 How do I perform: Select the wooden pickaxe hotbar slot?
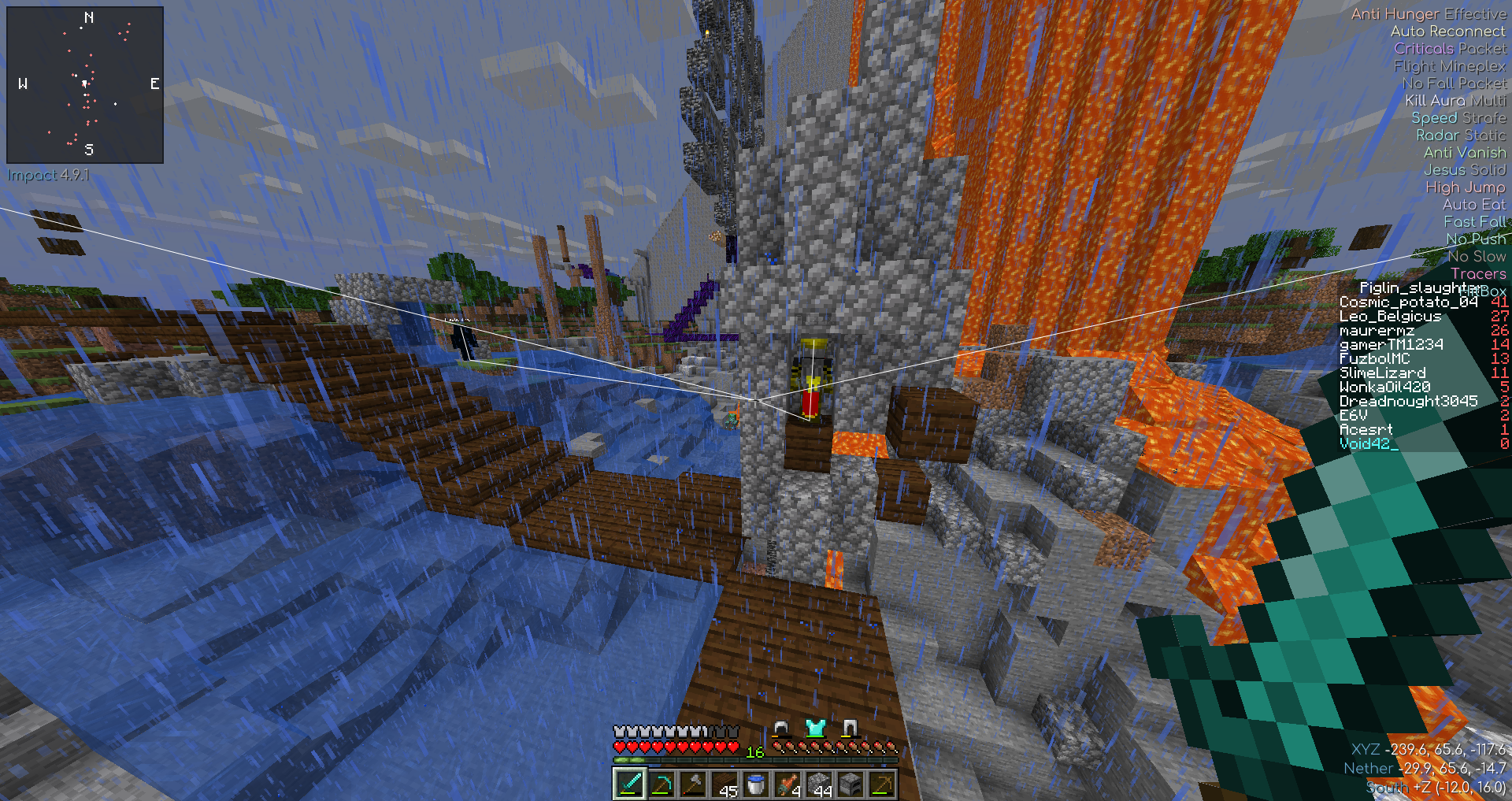(882, 784)
